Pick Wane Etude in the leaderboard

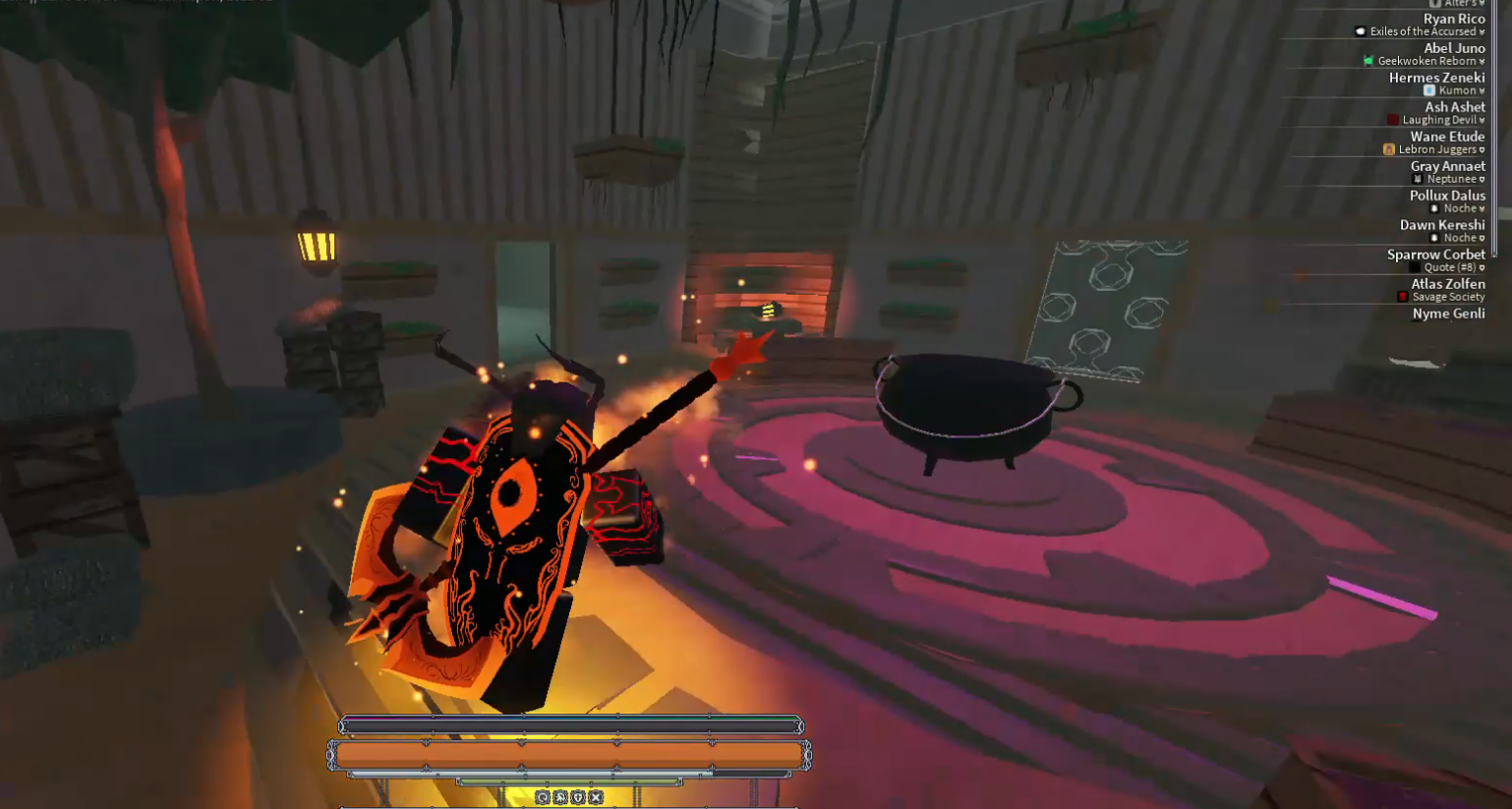[1446, 138]
